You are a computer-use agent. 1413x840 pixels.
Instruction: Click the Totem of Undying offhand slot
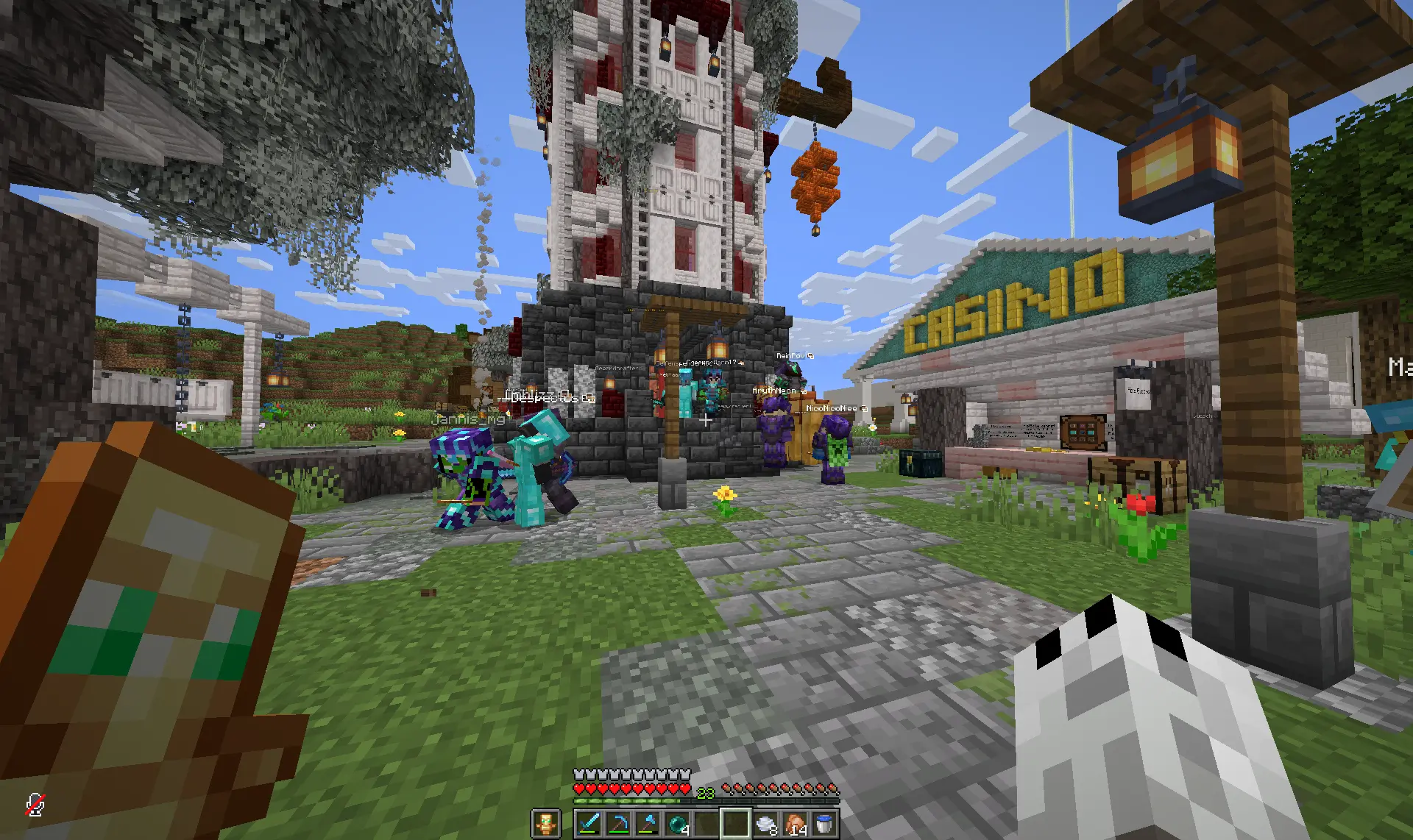coord(546,824)
